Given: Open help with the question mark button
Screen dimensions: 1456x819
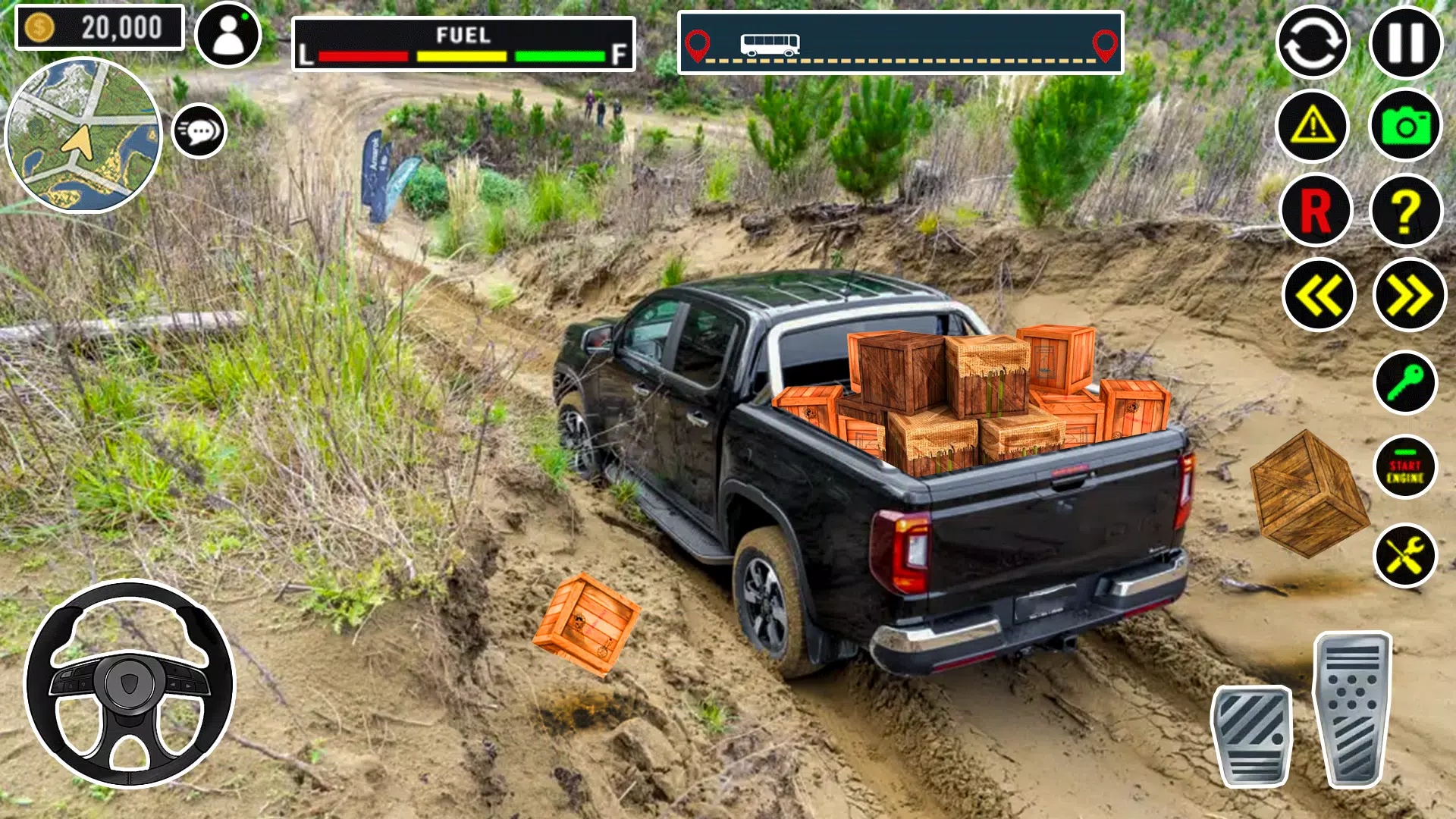Looking at the screenshot, I should pyautogui.click(x=1406, y=210).
